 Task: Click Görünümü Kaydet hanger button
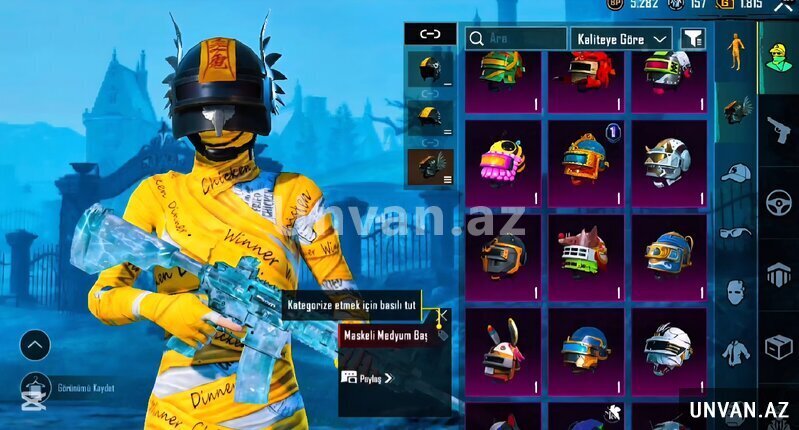click(x=35, y=388)
